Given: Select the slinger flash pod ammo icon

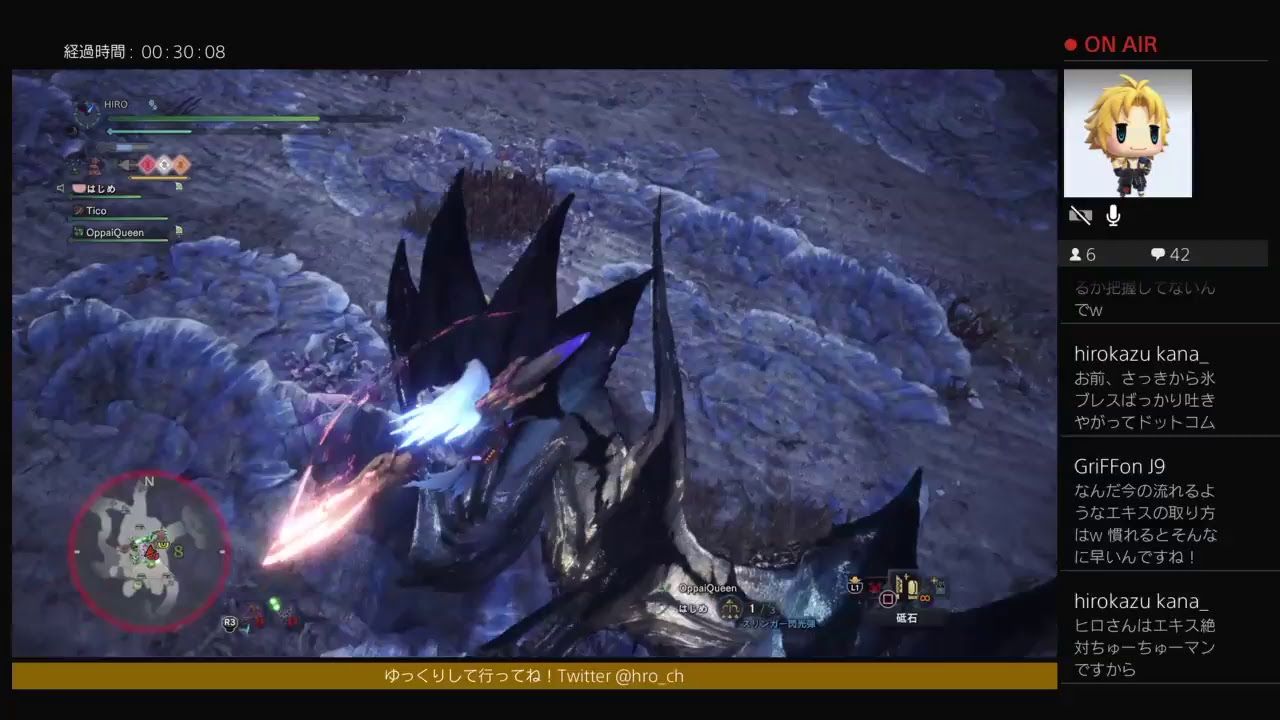Looking at the screenshot, I should (730, 608).
